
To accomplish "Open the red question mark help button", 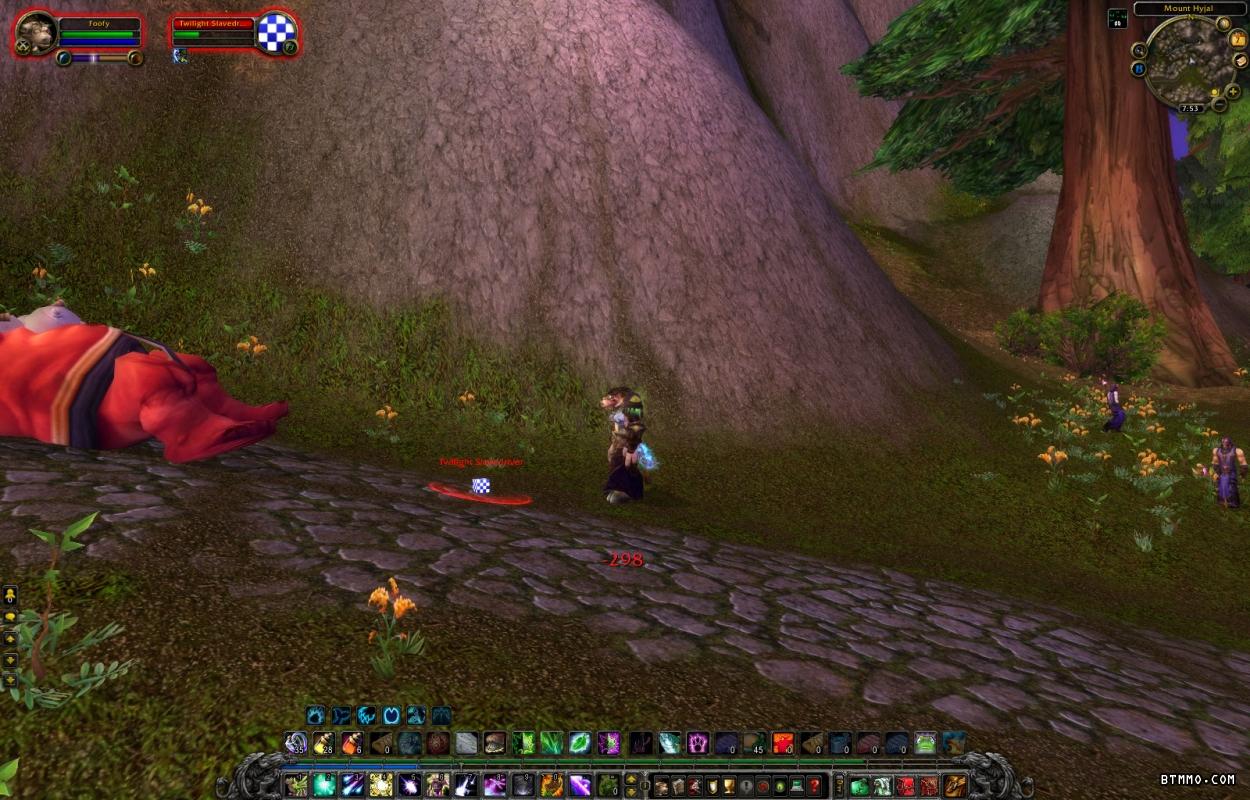I will click(815, 785).
